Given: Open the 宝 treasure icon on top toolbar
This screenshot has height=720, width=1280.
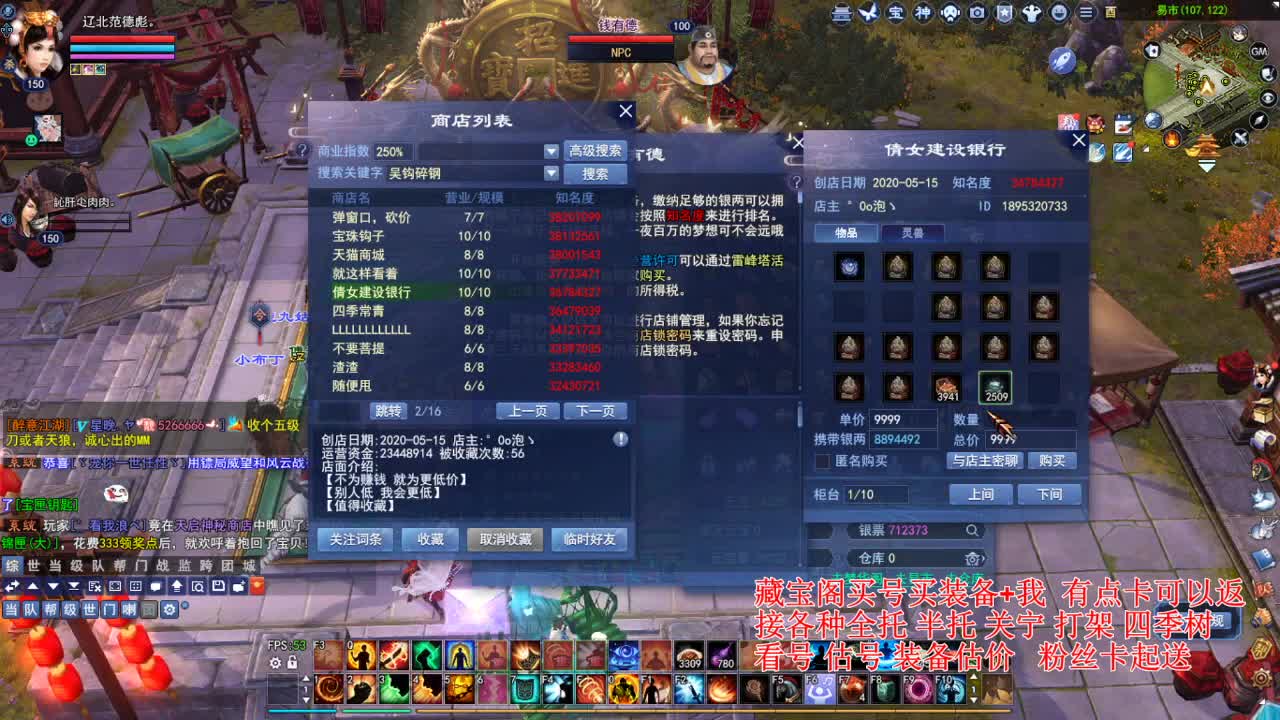Looking at the screenshot, I should pyautogui.click(x=897, y=13).
